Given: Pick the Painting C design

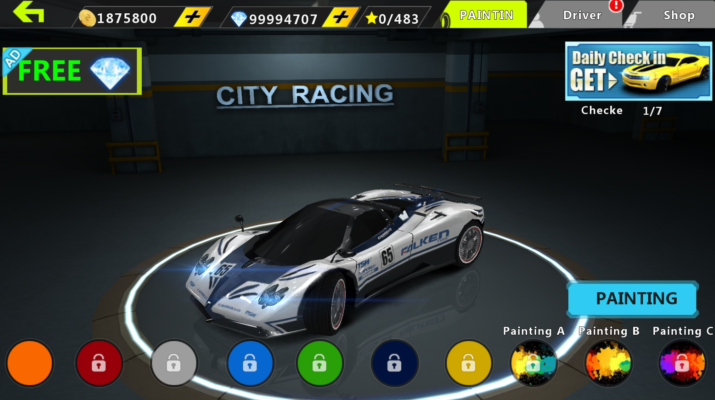Looking at the screenshot, I should point(682,363).
